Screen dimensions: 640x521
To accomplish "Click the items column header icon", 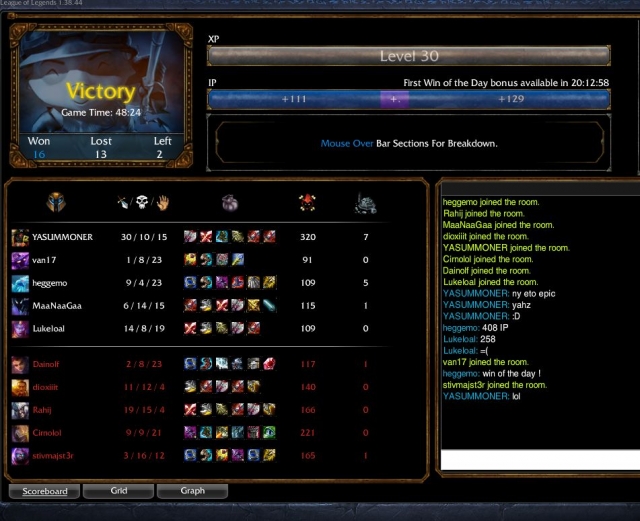I will coord(229,203).
